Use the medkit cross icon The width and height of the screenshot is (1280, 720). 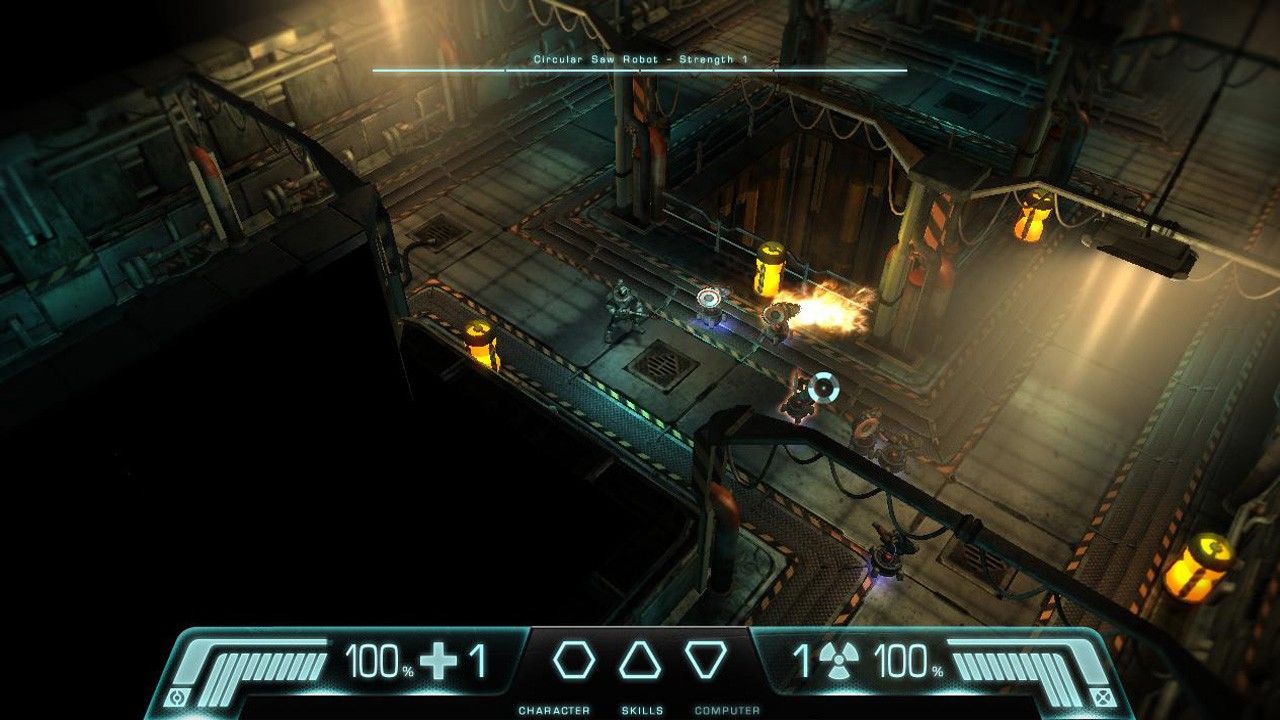point(439,662)
